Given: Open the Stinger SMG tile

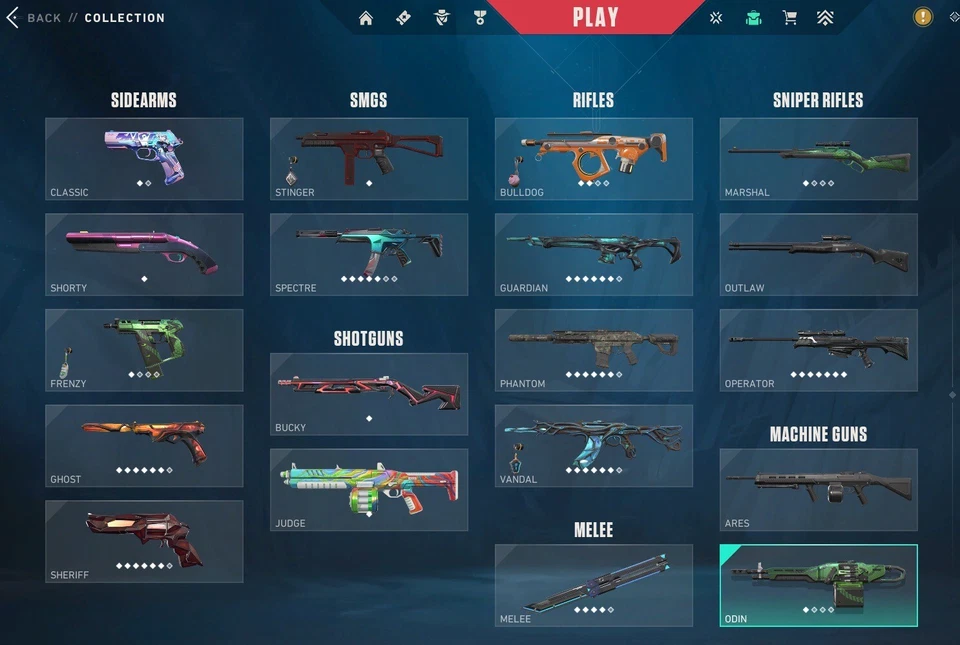Looking at the screenshot, I should tap(369, 158).
